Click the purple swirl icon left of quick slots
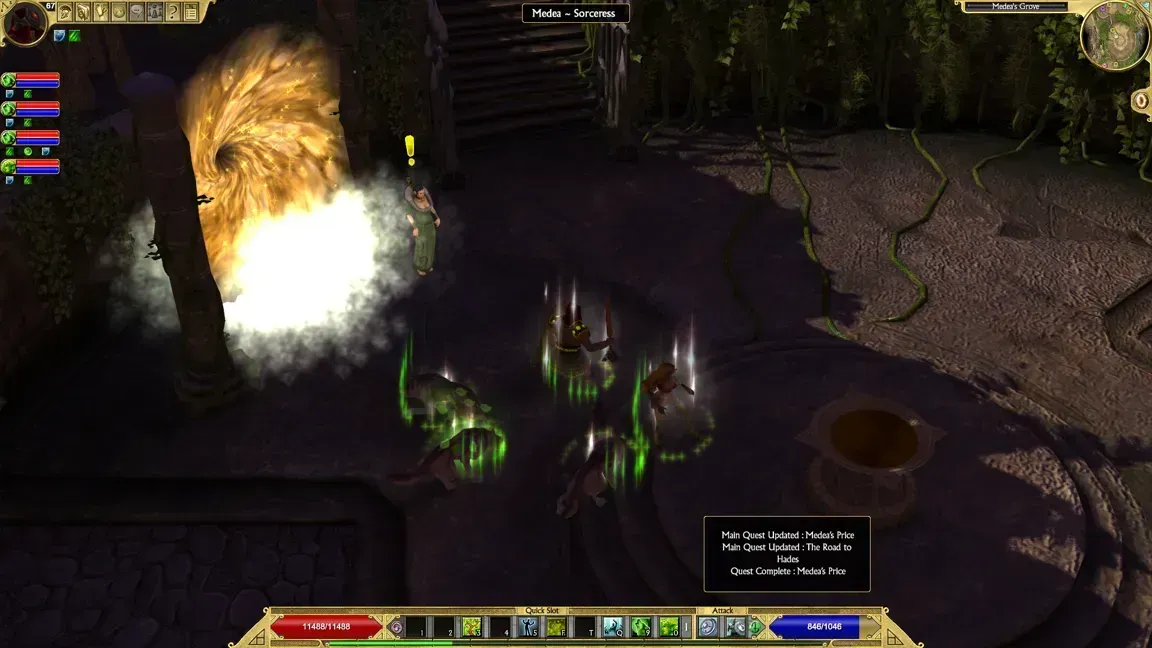This screenshot has height=648, width=1152. tap(397, 627)
